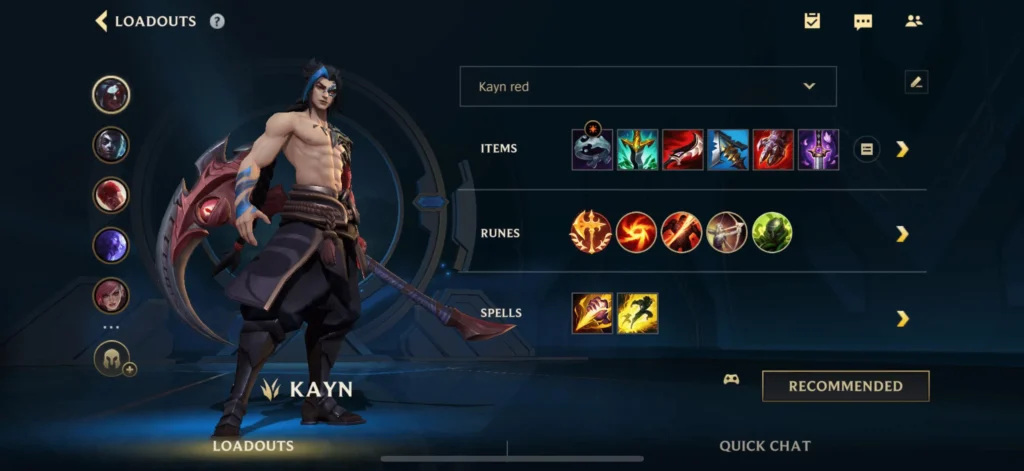Edit loadout name with pencil button
The image size is (1024, 471).
[916, 82]
